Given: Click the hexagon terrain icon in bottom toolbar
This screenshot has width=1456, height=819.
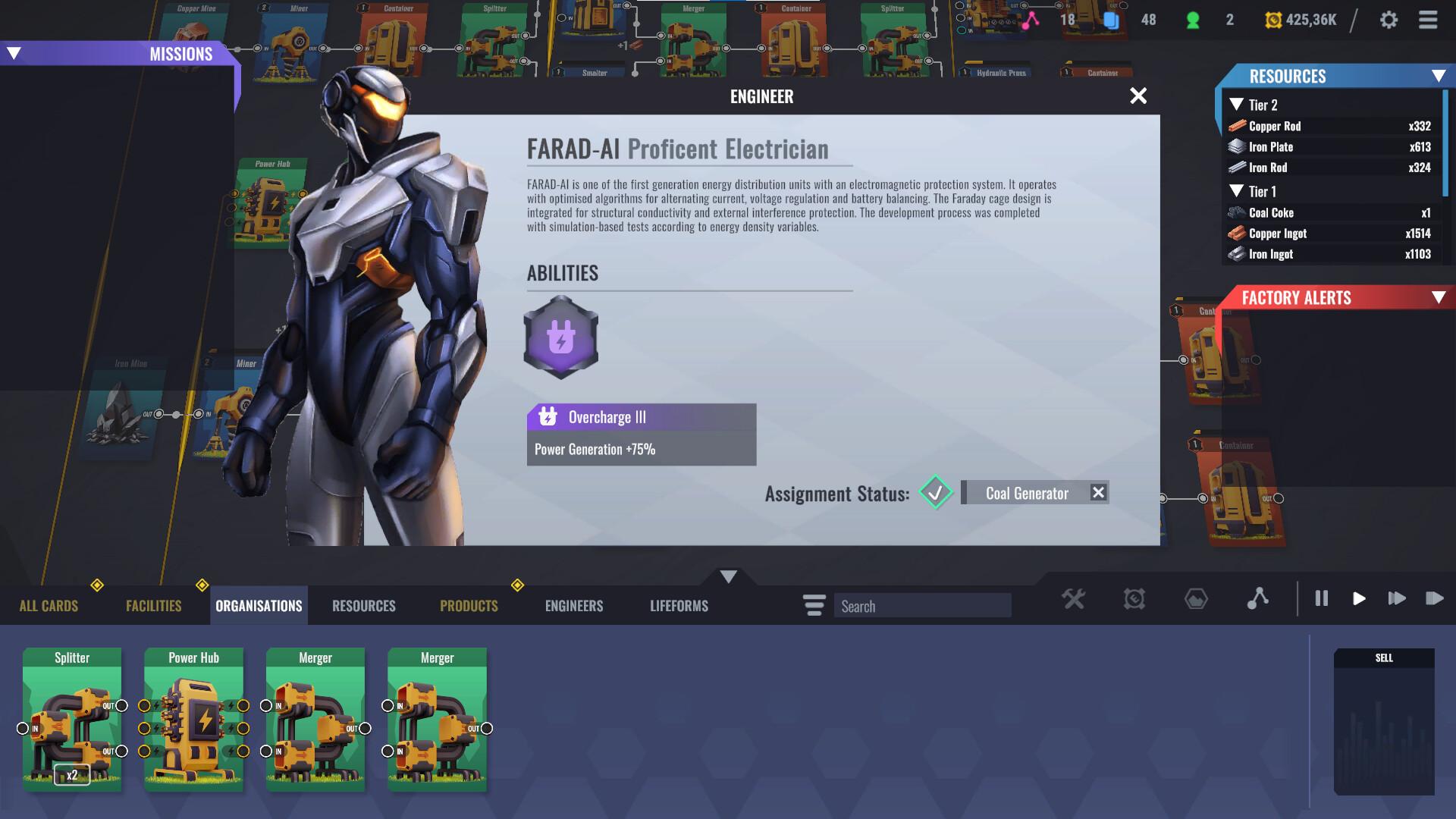Looking at the screenshot, I should coord(1197,599).
